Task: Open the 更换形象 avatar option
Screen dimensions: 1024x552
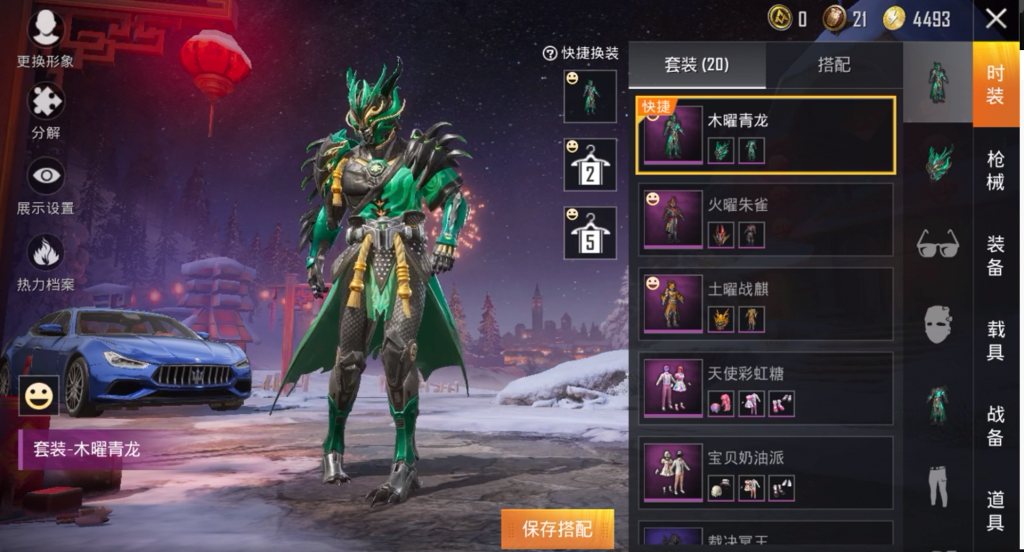Action: click(45, 36)
